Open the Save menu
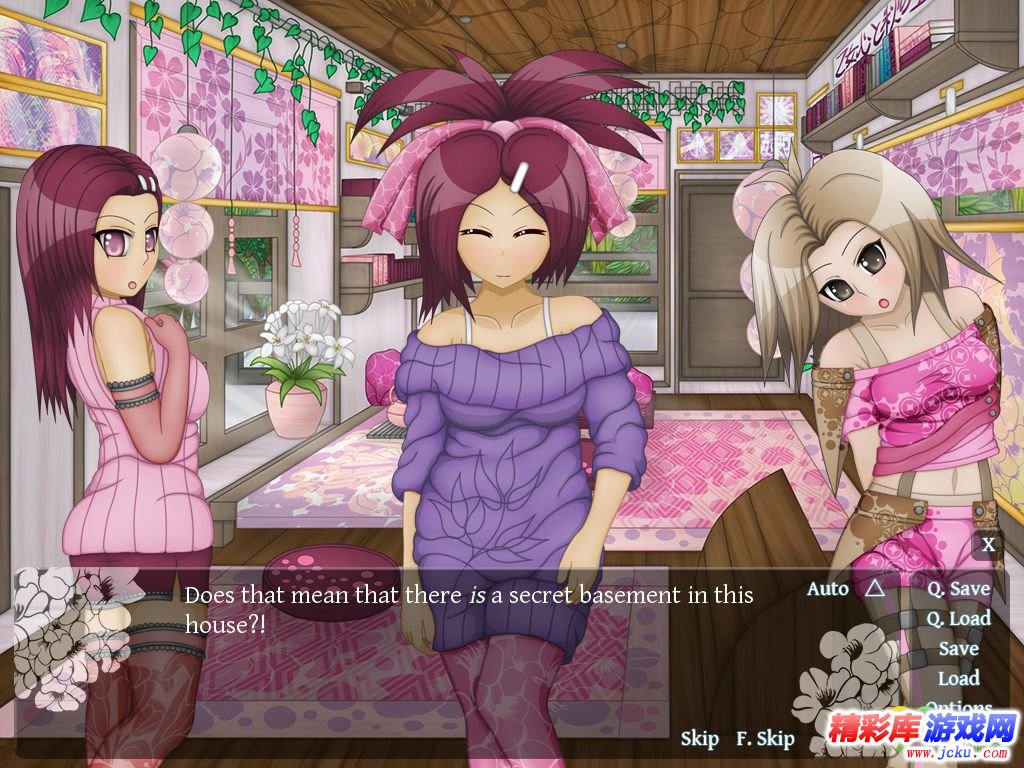Viewport: 1024px width, 768px height. click(958, 648)
